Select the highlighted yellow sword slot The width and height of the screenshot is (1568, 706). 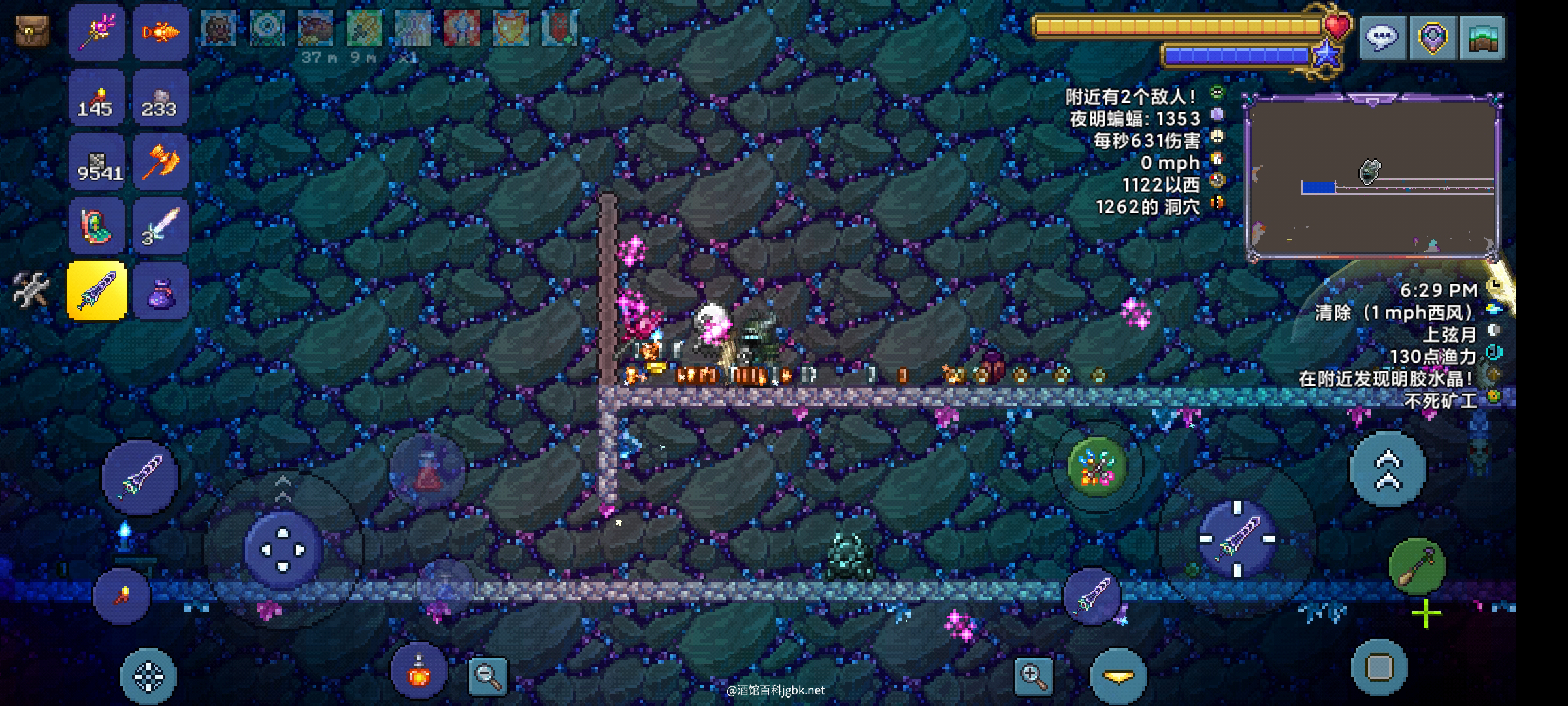[97, 291]
